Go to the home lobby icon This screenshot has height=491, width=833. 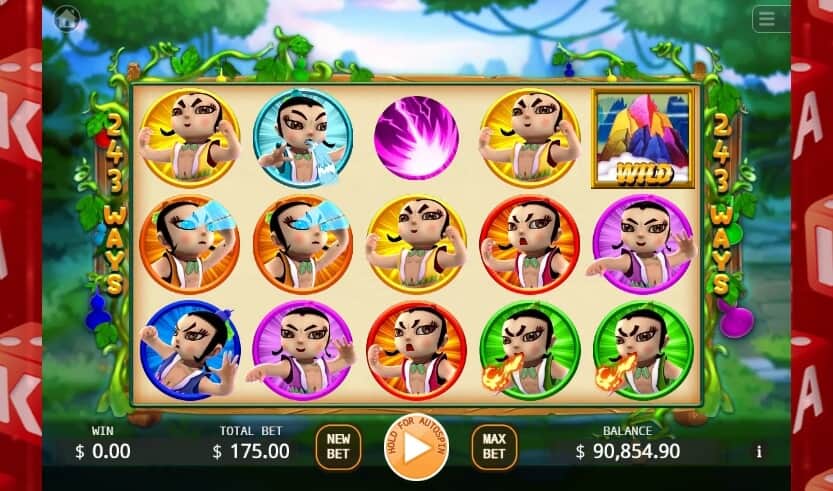(x=67, y=18)
